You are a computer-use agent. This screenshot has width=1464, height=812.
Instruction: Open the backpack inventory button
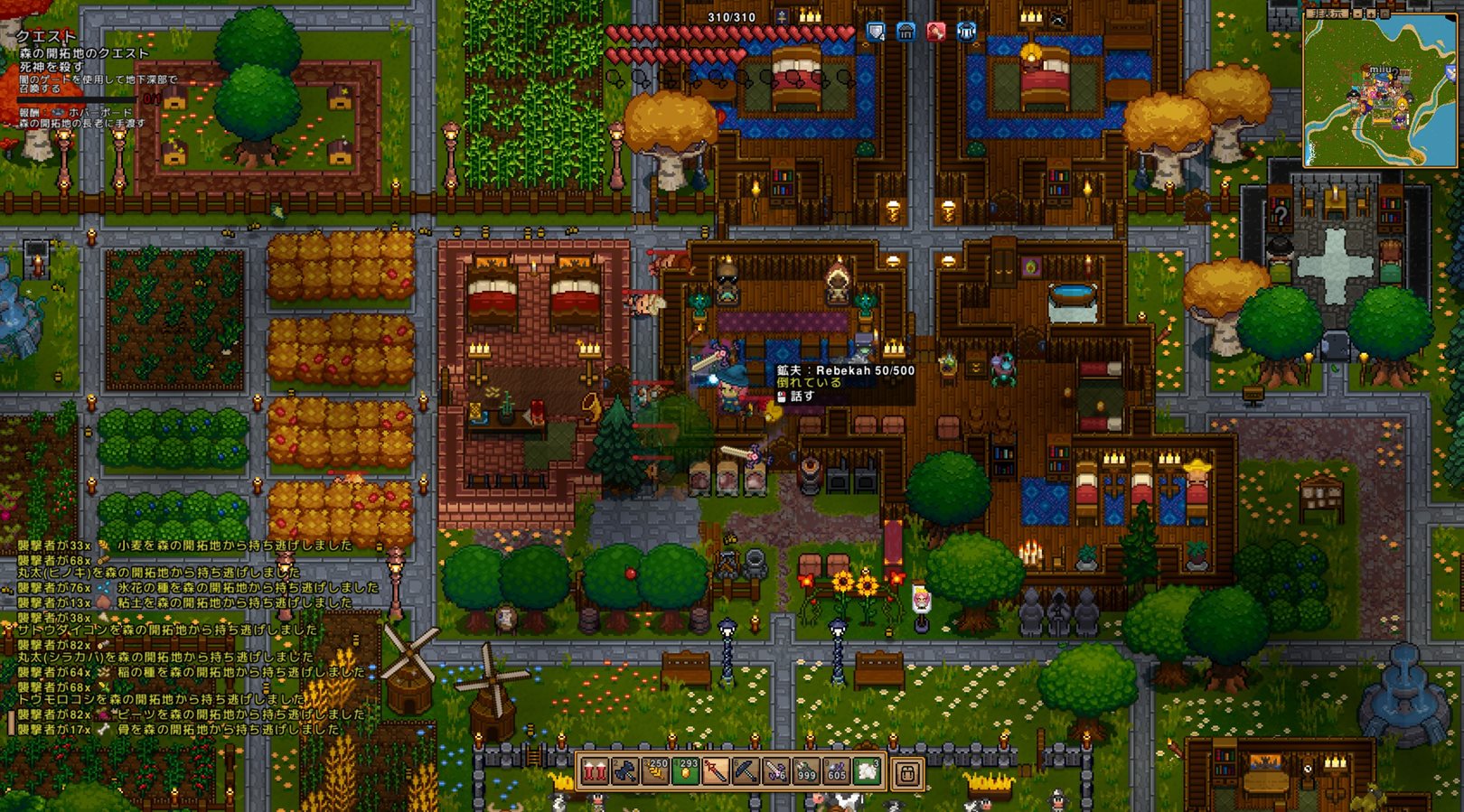[907, 773]
